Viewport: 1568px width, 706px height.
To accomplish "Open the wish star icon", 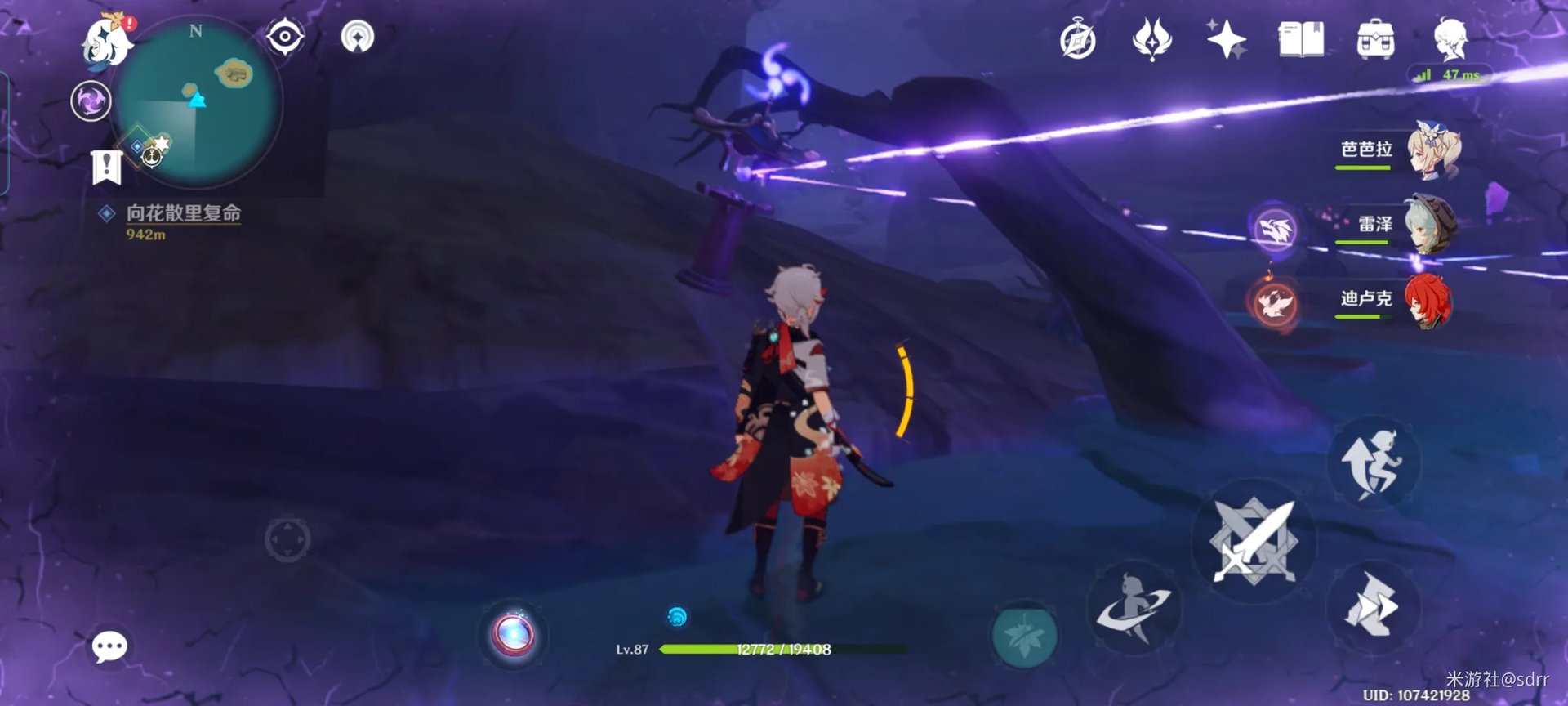I will point(1226,40).
